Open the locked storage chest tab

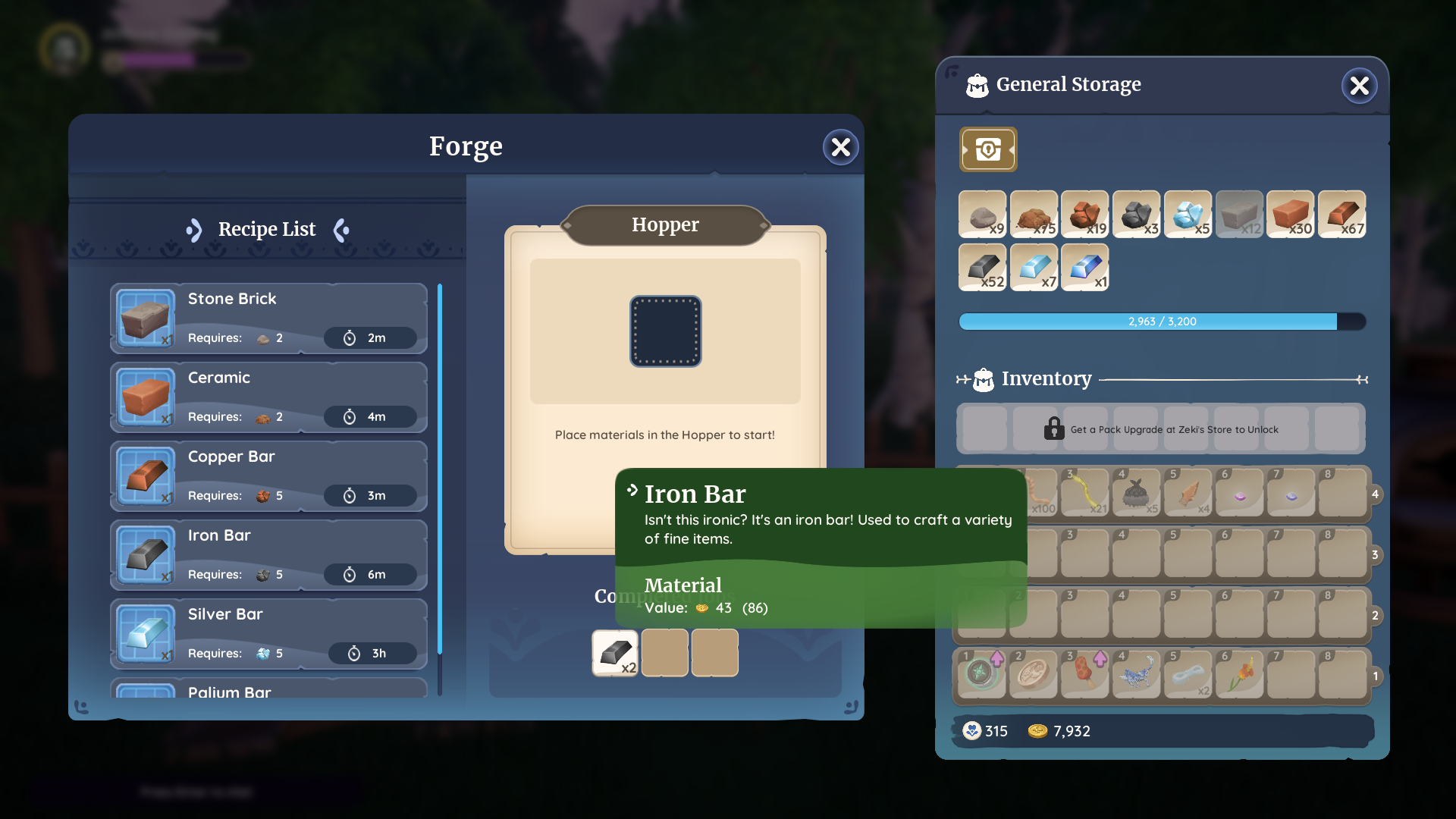point(987,149)
